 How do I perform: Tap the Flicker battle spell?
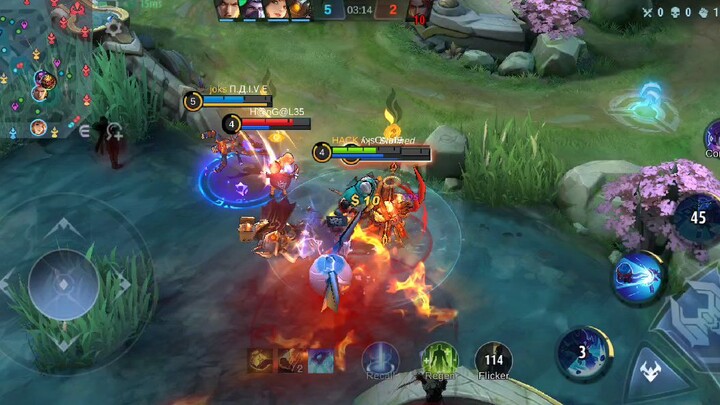click(x=493, y=360)
